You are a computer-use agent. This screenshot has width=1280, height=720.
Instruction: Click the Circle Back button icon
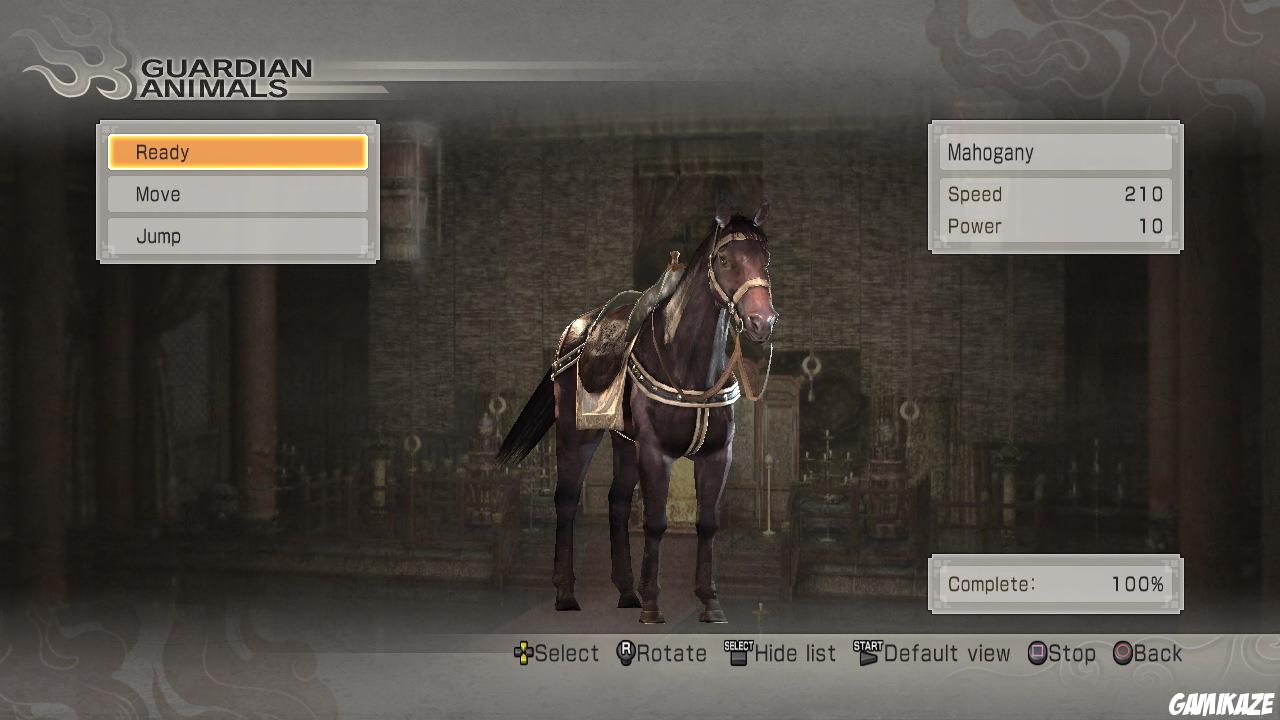click(1125, 653)
